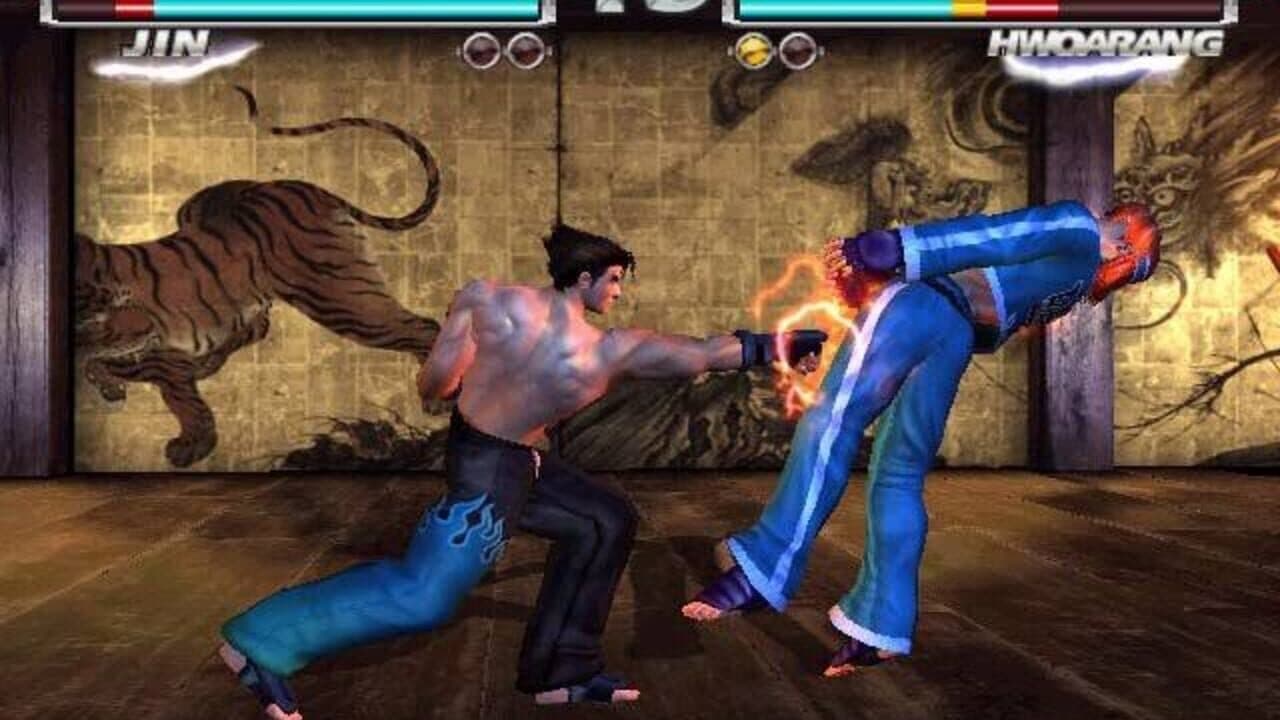Click Jin's first round-win indicator circle

(x=482, y=48)
